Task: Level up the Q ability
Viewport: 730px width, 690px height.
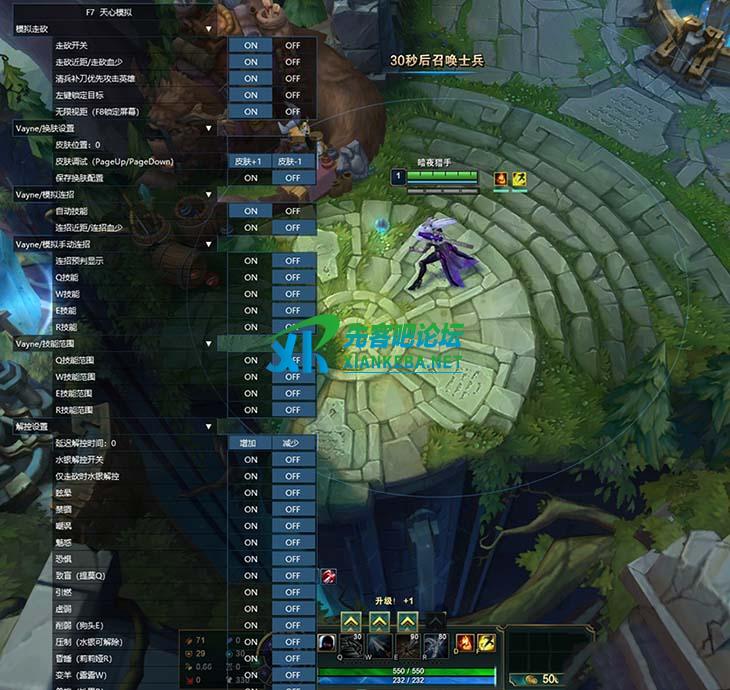Action: point(352,621)
